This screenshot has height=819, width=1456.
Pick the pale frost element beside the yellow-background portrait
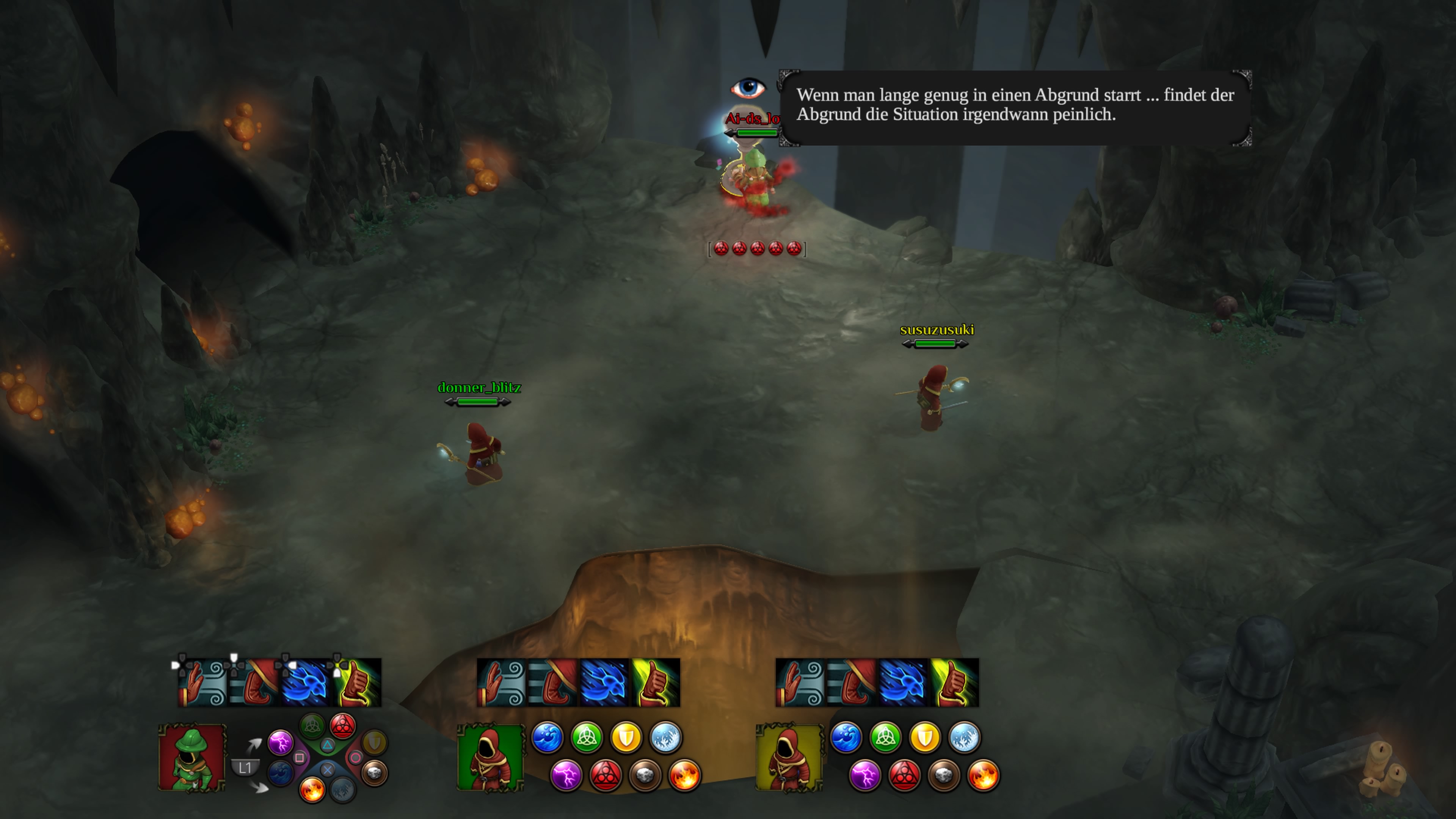[964, 737]
